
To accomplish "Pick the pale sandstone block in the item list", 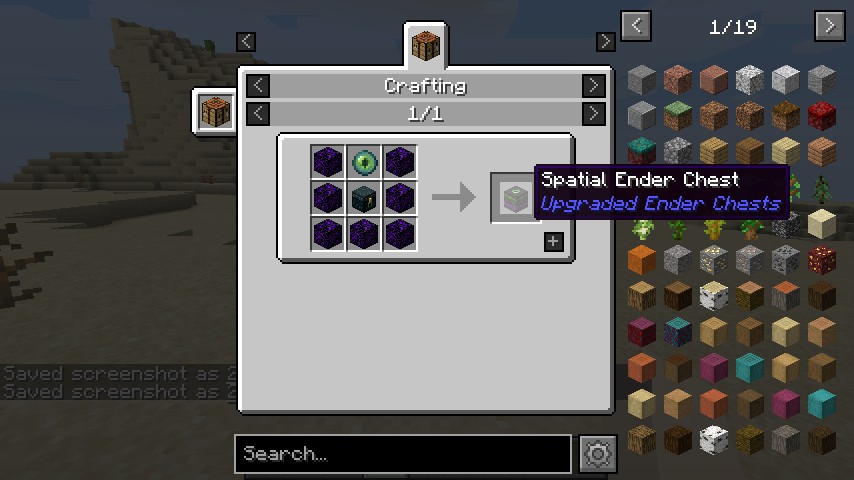I will [x=821, y=223].
